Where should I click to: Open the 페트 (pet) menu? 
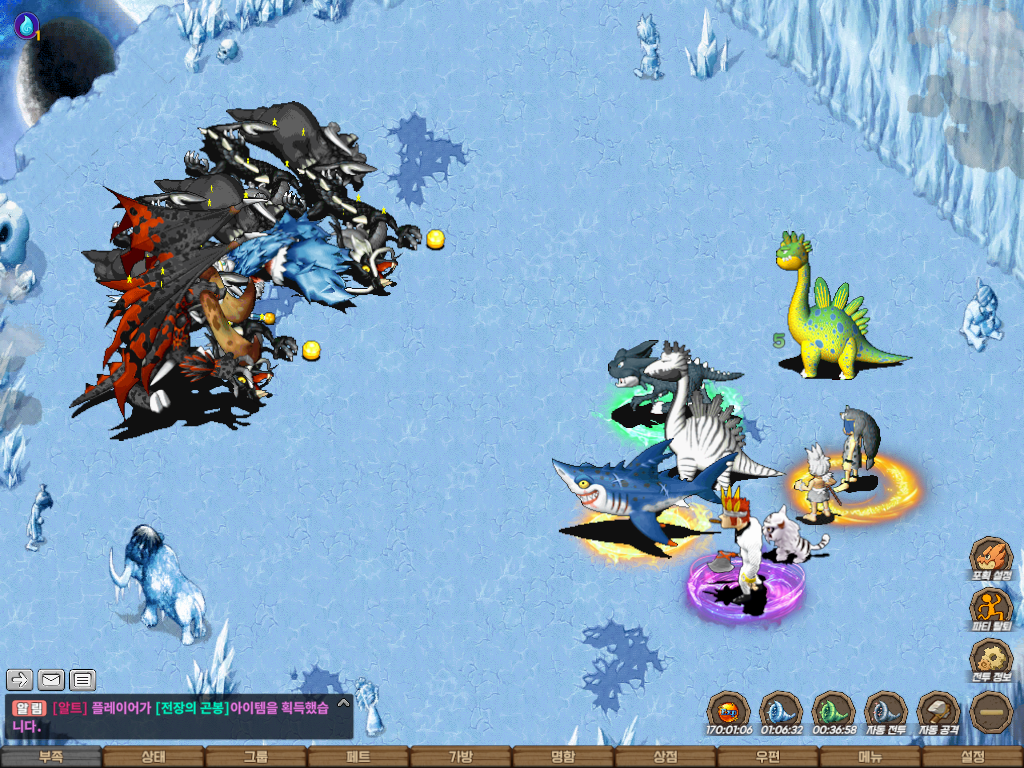[x=358, y=757]
